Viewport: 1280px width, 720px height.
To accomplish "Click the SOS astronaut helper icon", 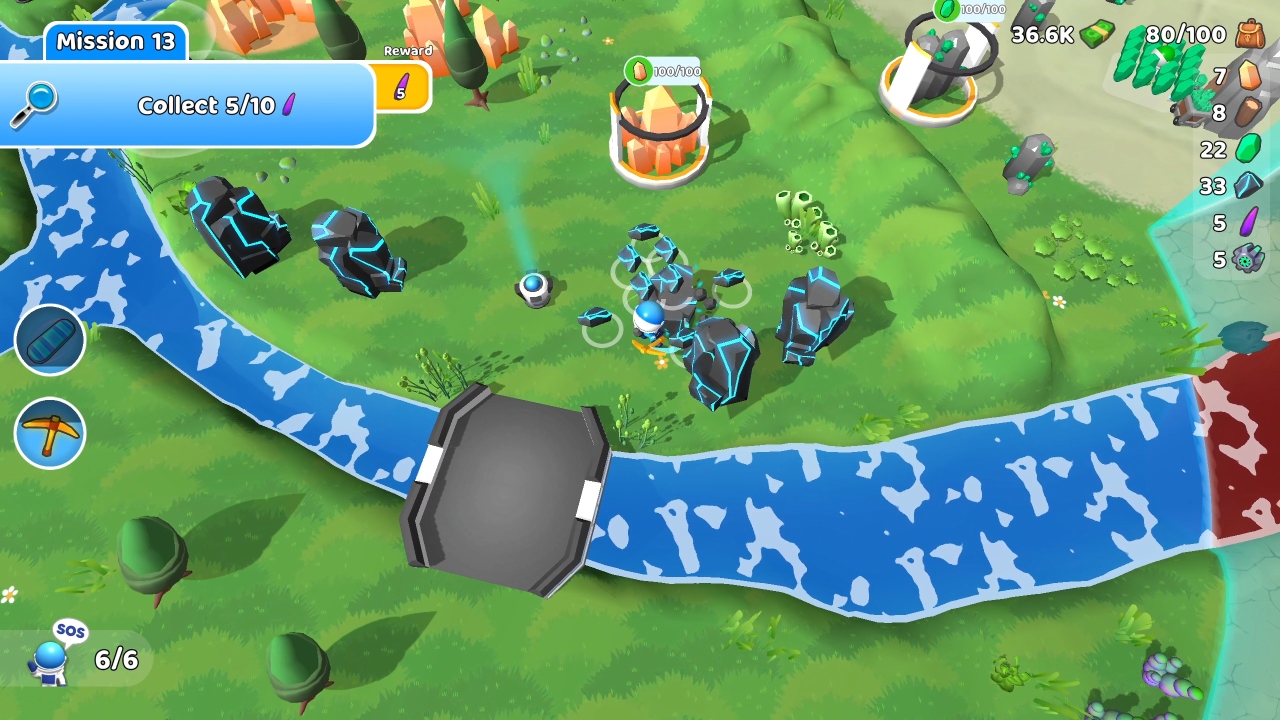I will pos(55,655).
